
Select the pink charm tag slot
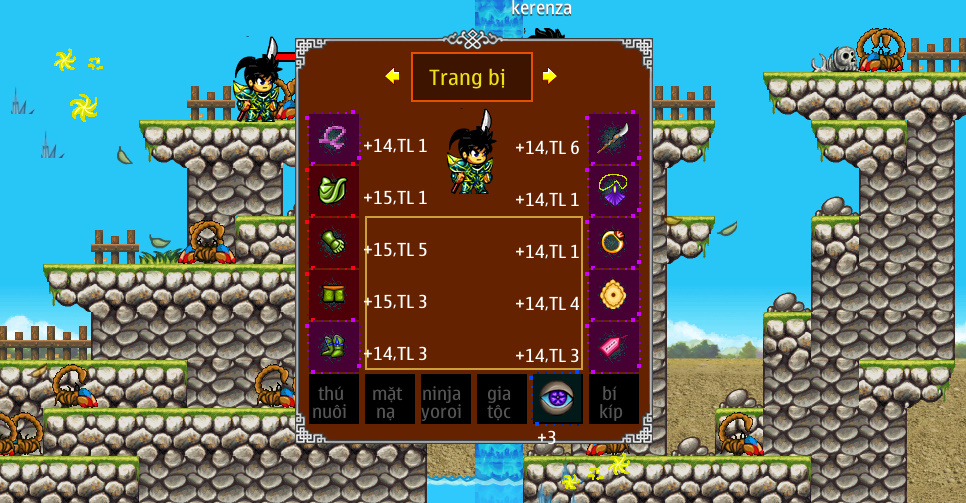click(613, 347)
